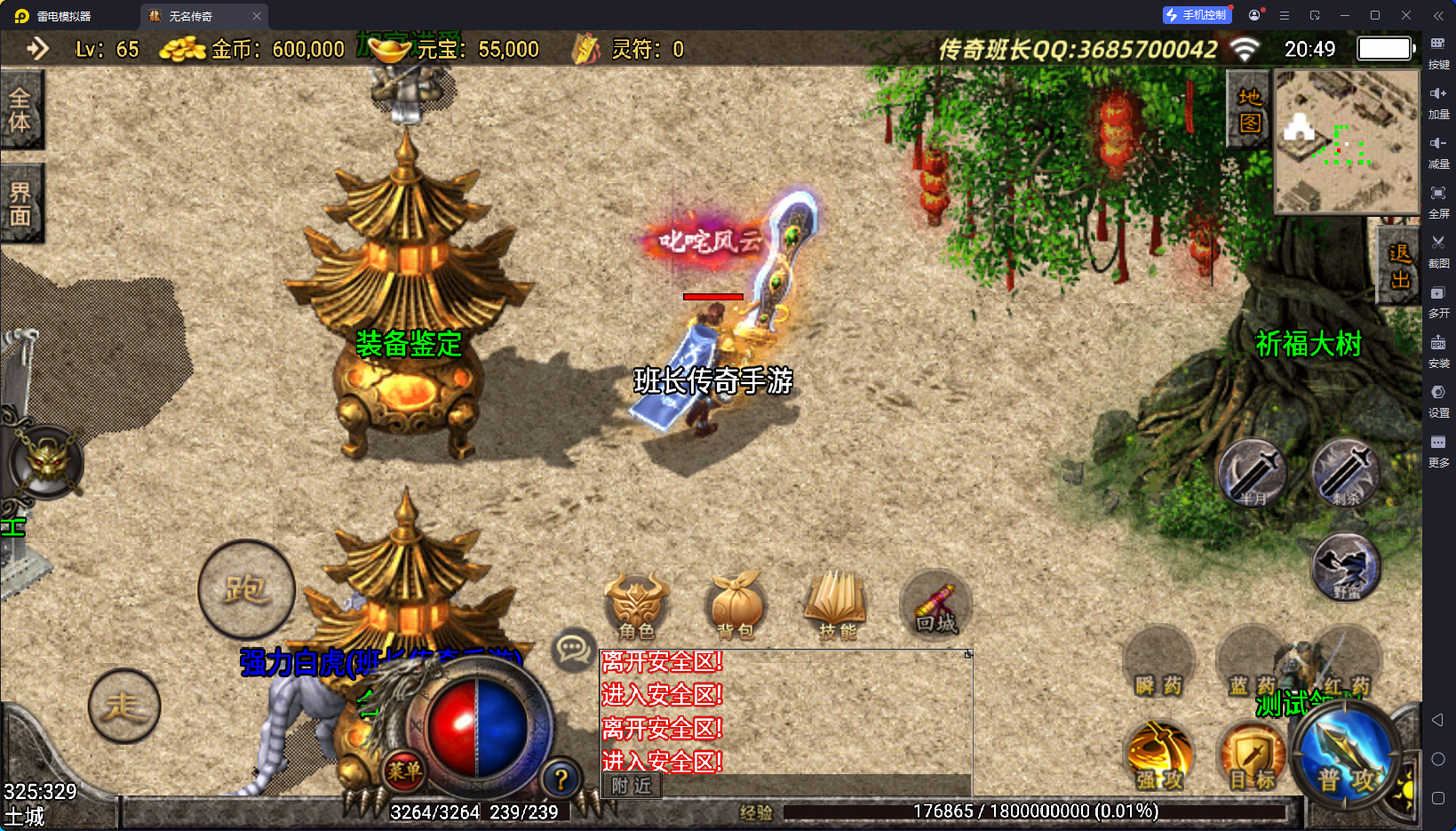The height and width of the screenshot is (831, 1456).
Task: Activate the 强攻 forced attack button
Action: (x=1159, y=758)
